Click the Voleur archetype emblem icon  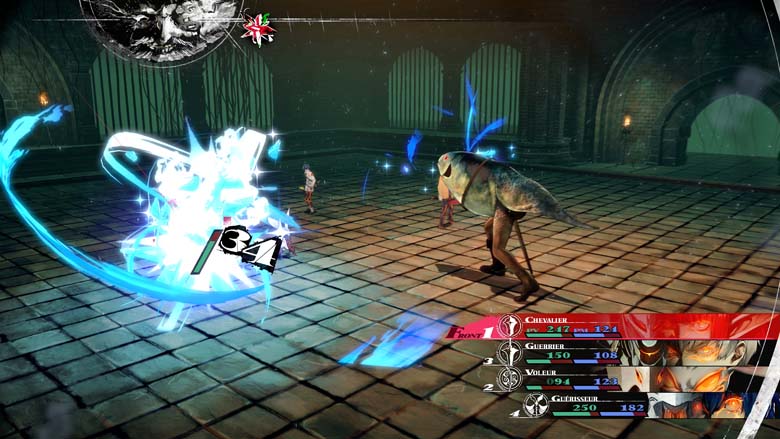tap(510, 379)
